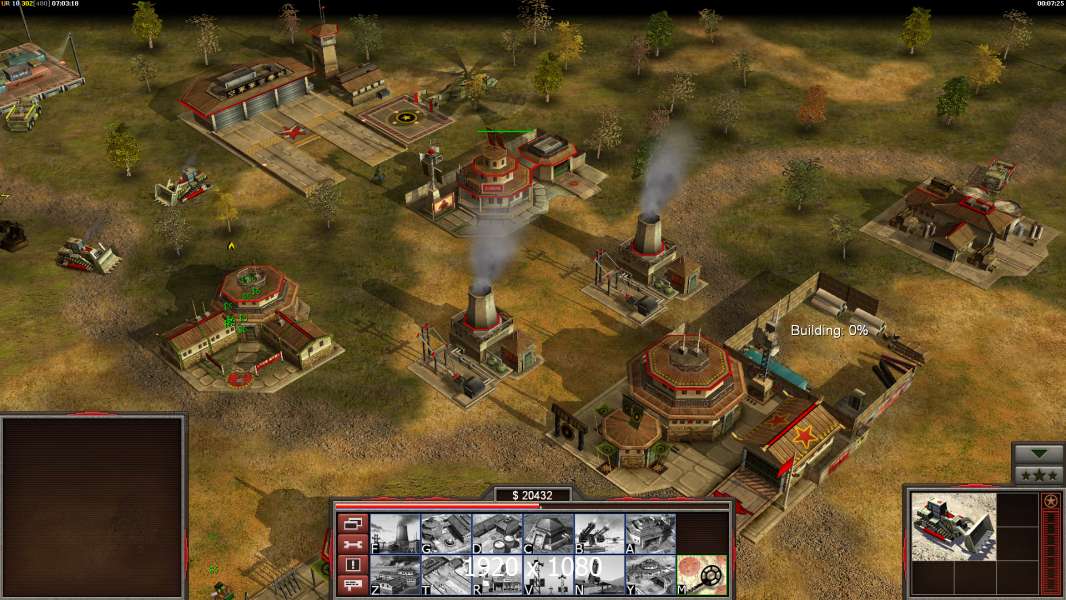Select the build icon labeled Z
The height and width of the screenshot is (600, 1066).
point(395,575)
